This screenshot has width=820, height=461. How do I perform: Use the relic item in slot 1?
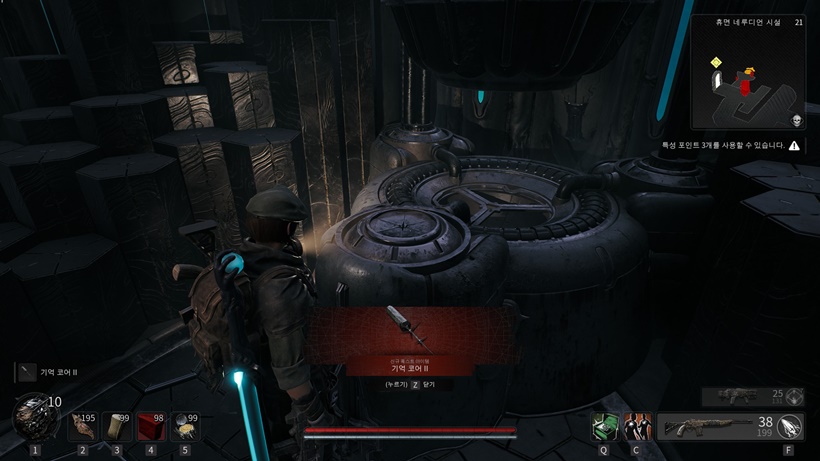pyautogui.click(x=34, y=416)
